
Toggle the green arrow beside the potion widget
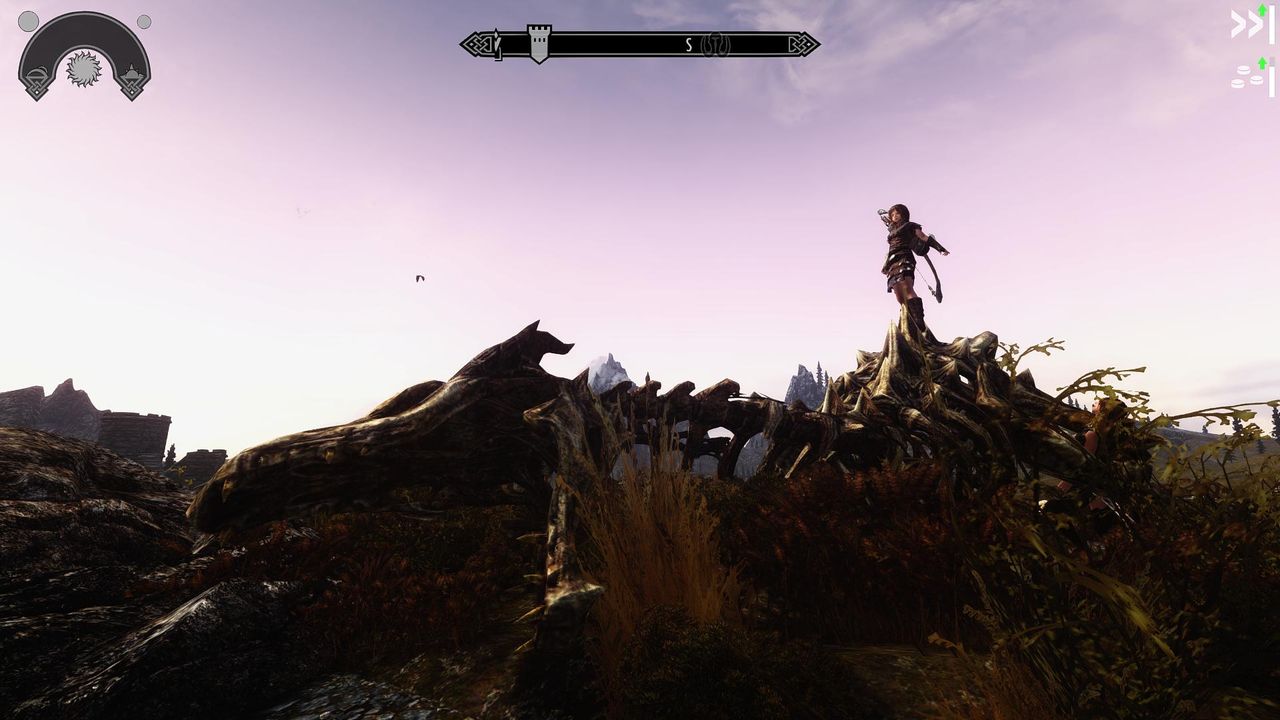tap(1262, 63)
